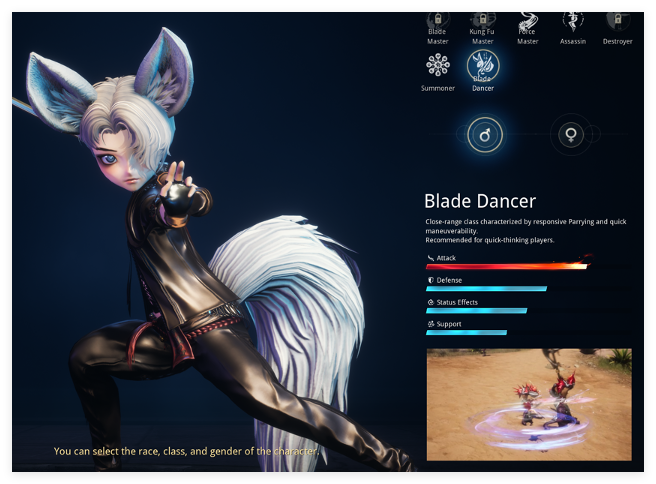Choose the Destroyer class

(x=617, y=21)
